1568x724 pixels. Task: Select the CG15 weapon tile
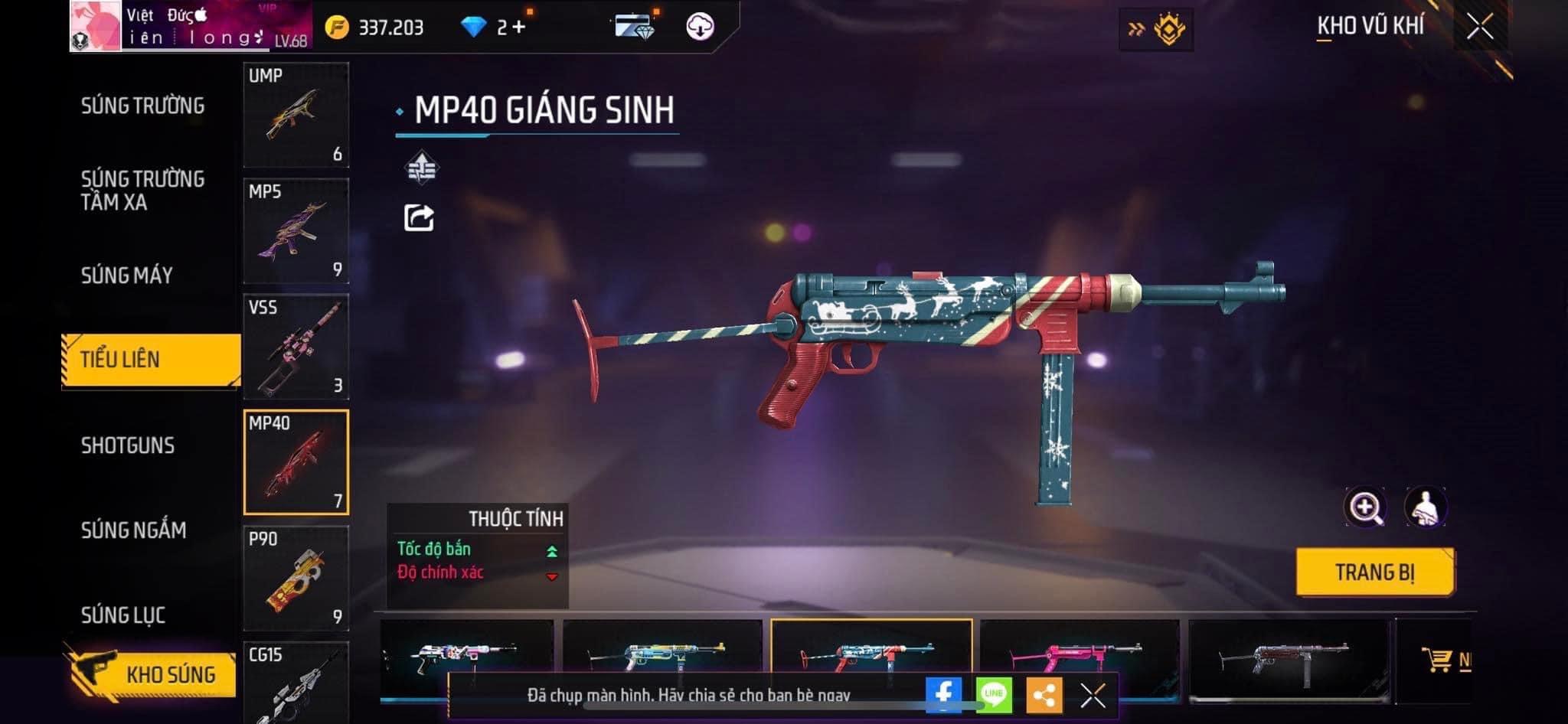(x=296, y=683)
